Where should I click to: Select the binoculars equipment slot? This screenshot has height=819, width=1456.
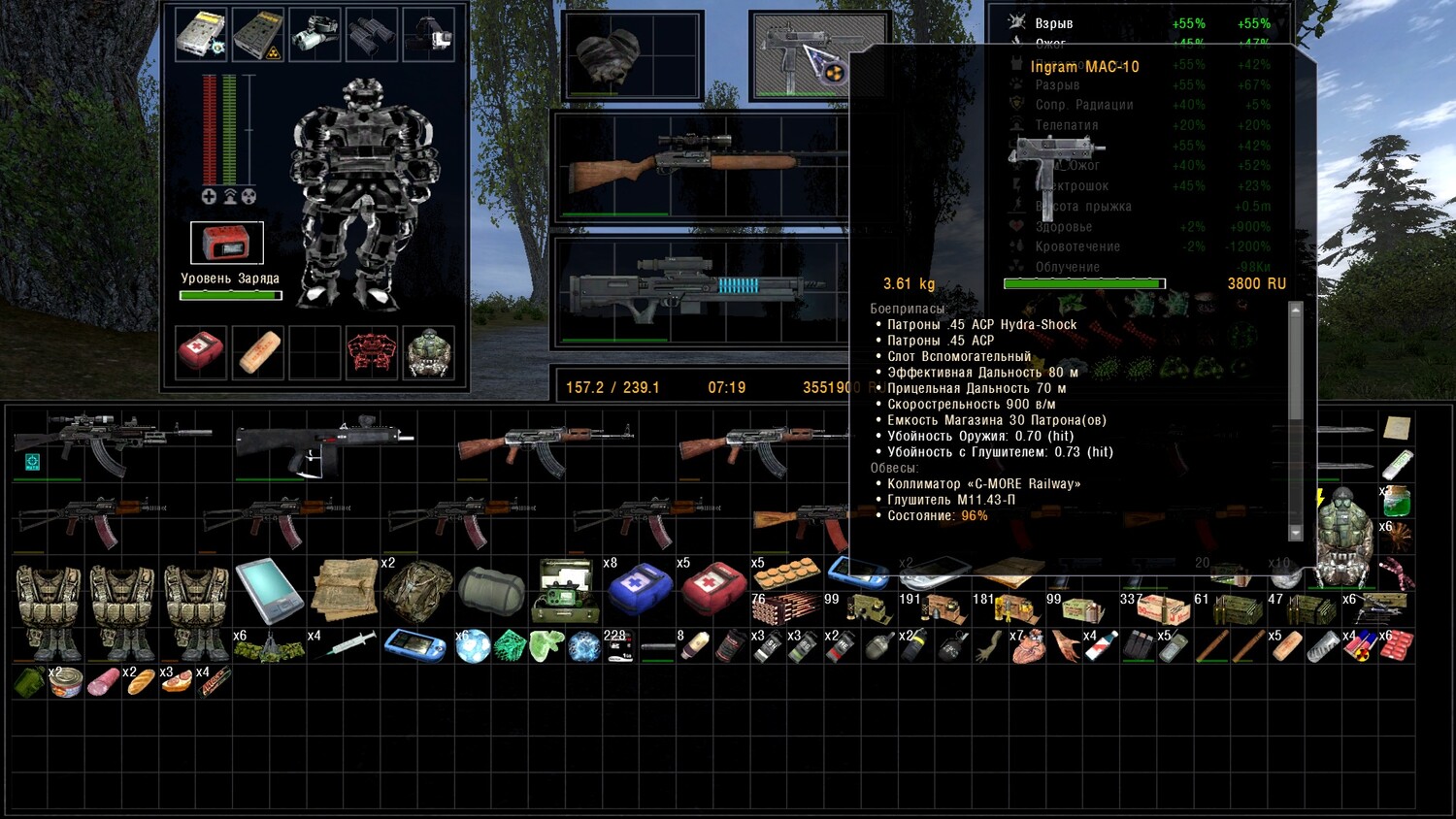tap(370, 34)
